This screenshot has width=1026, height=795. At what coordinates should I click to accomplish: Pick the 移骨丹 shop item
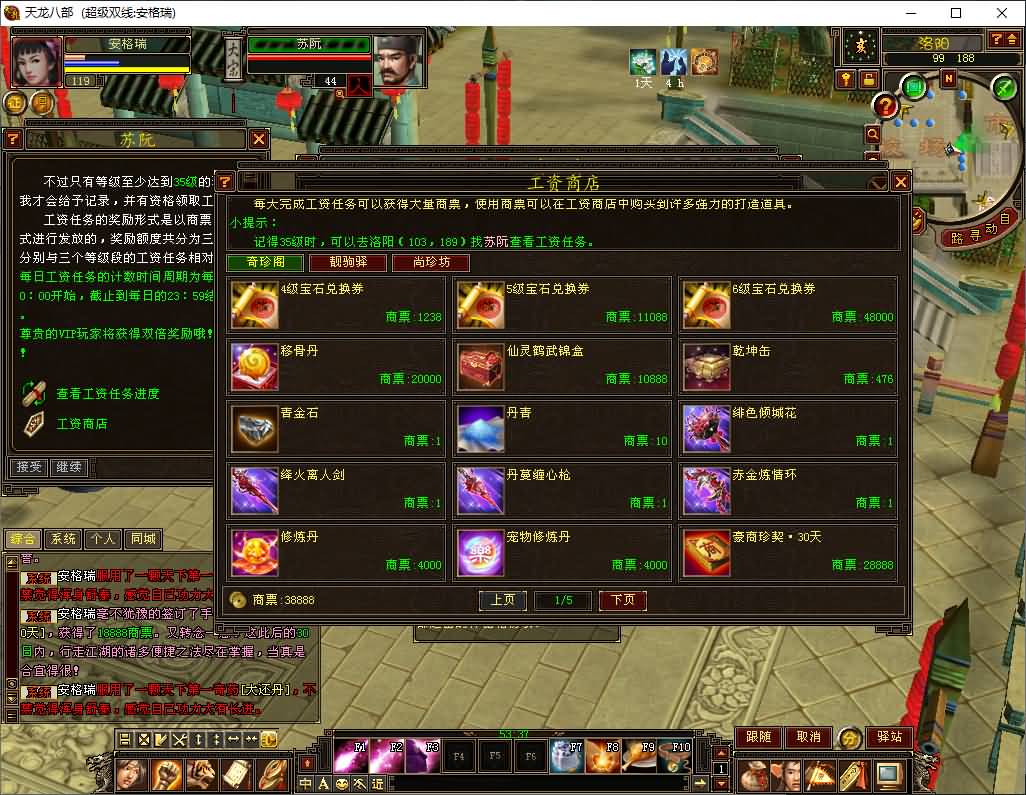pos(336,366)
